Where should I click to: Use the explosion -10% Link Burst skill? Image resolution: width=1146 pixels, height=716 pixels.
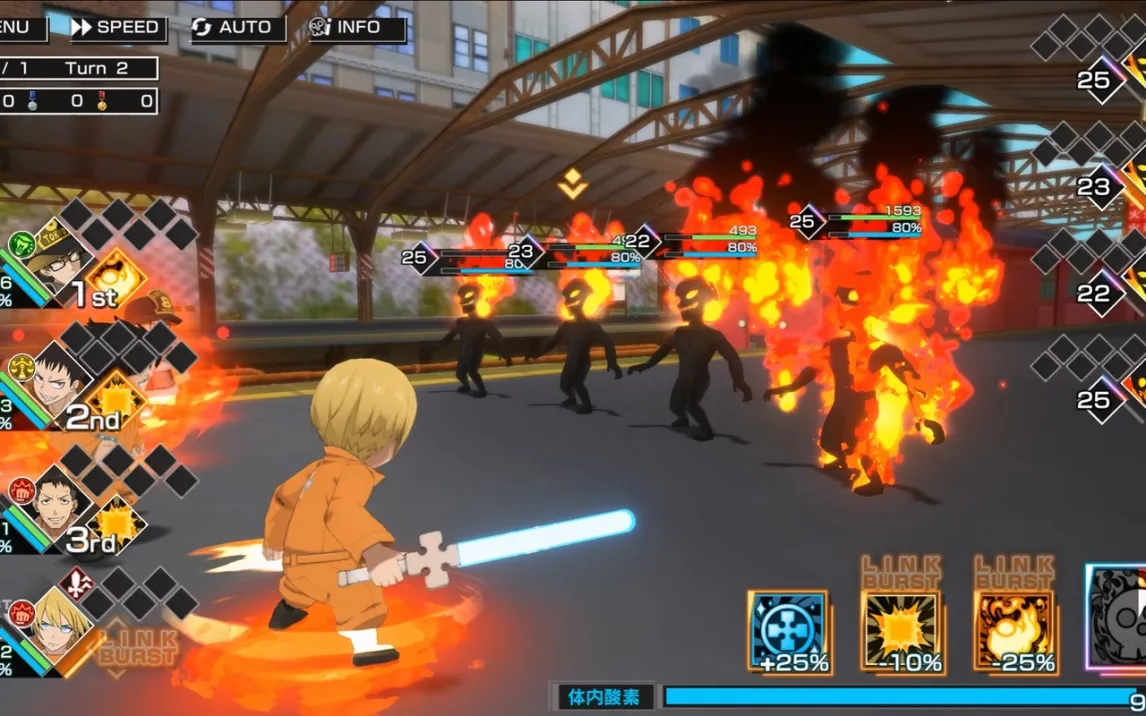901,631
